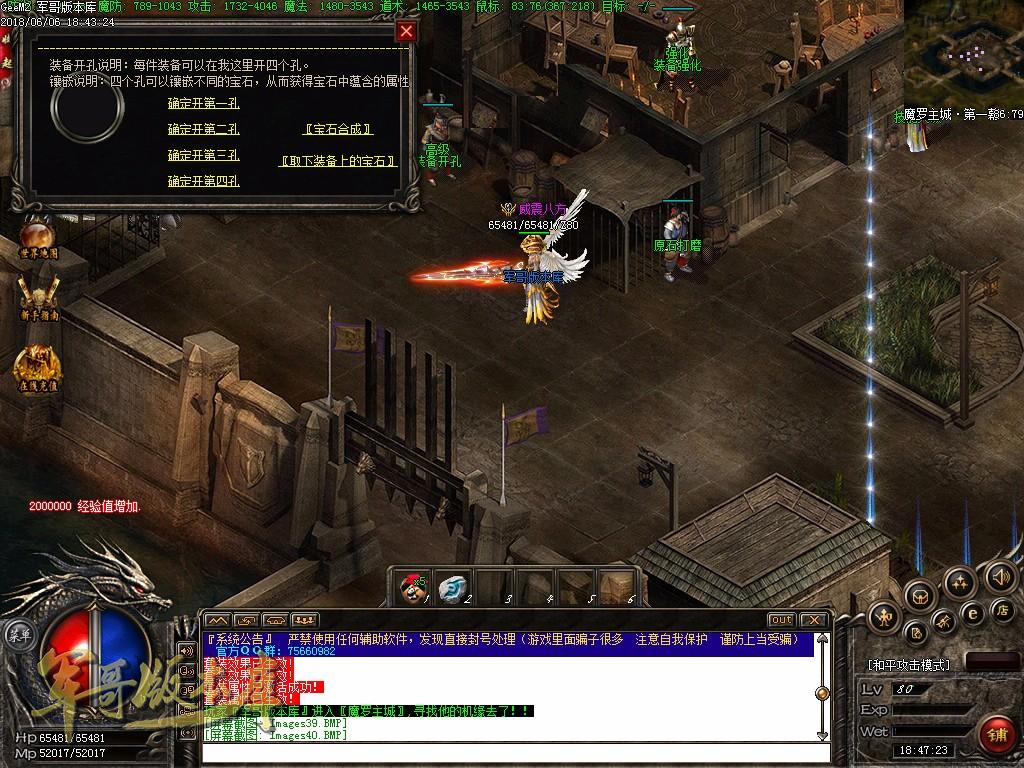1024x768 pixels.
Task: Open the 店 shop round button
Action: click(x=1001, y=609)
